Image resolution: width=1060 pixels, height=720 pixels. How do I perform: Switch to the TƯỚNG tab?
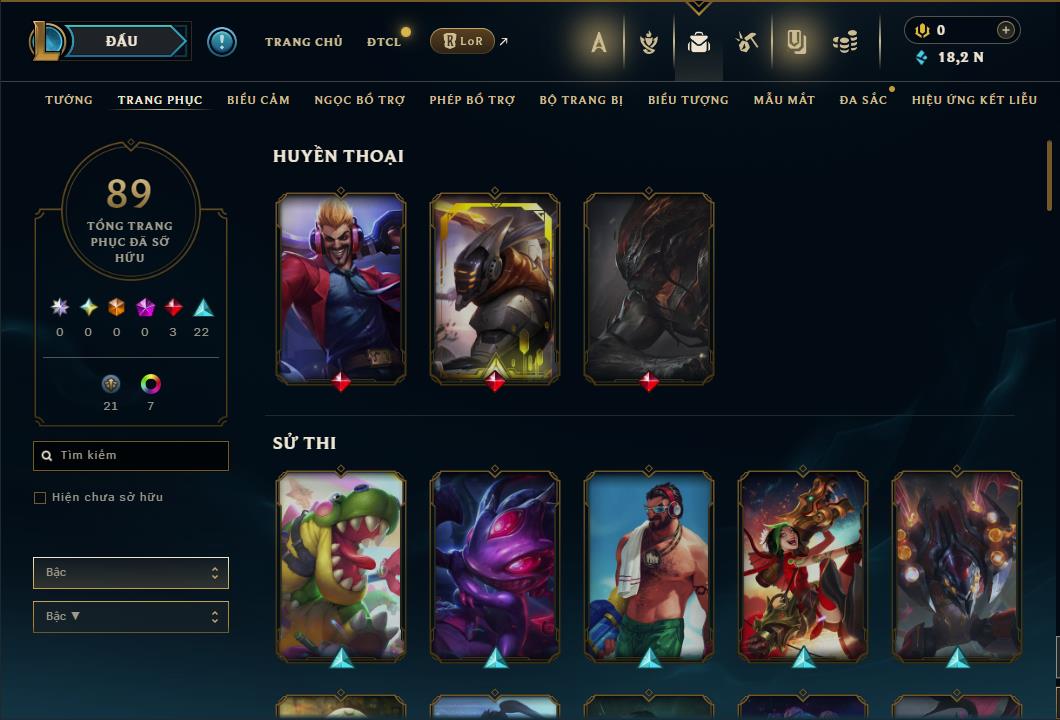(69, 100)
